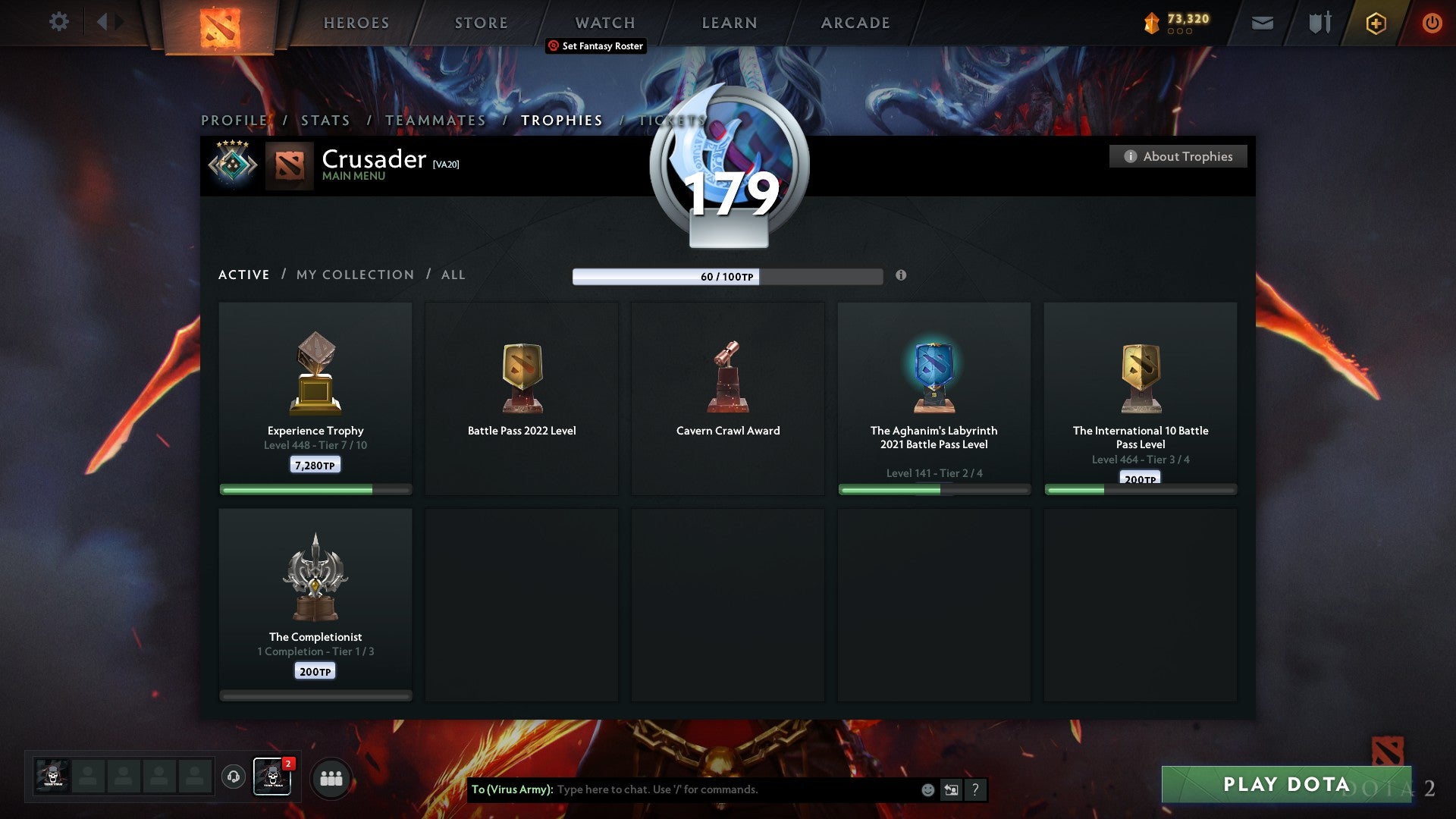Screen dimensions: 1456x819
Task: Open the emoticon picker in the chat bar
Action: [x=927, y=789]
